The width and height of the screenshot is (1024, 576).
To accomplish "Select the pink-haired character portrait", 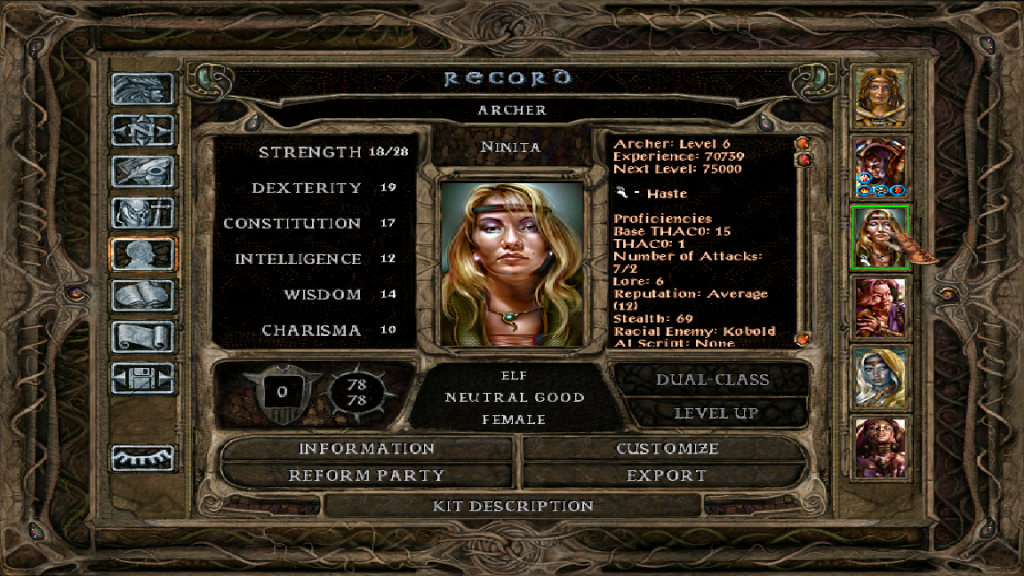I will pyautogui.click(x=881, y=307).
